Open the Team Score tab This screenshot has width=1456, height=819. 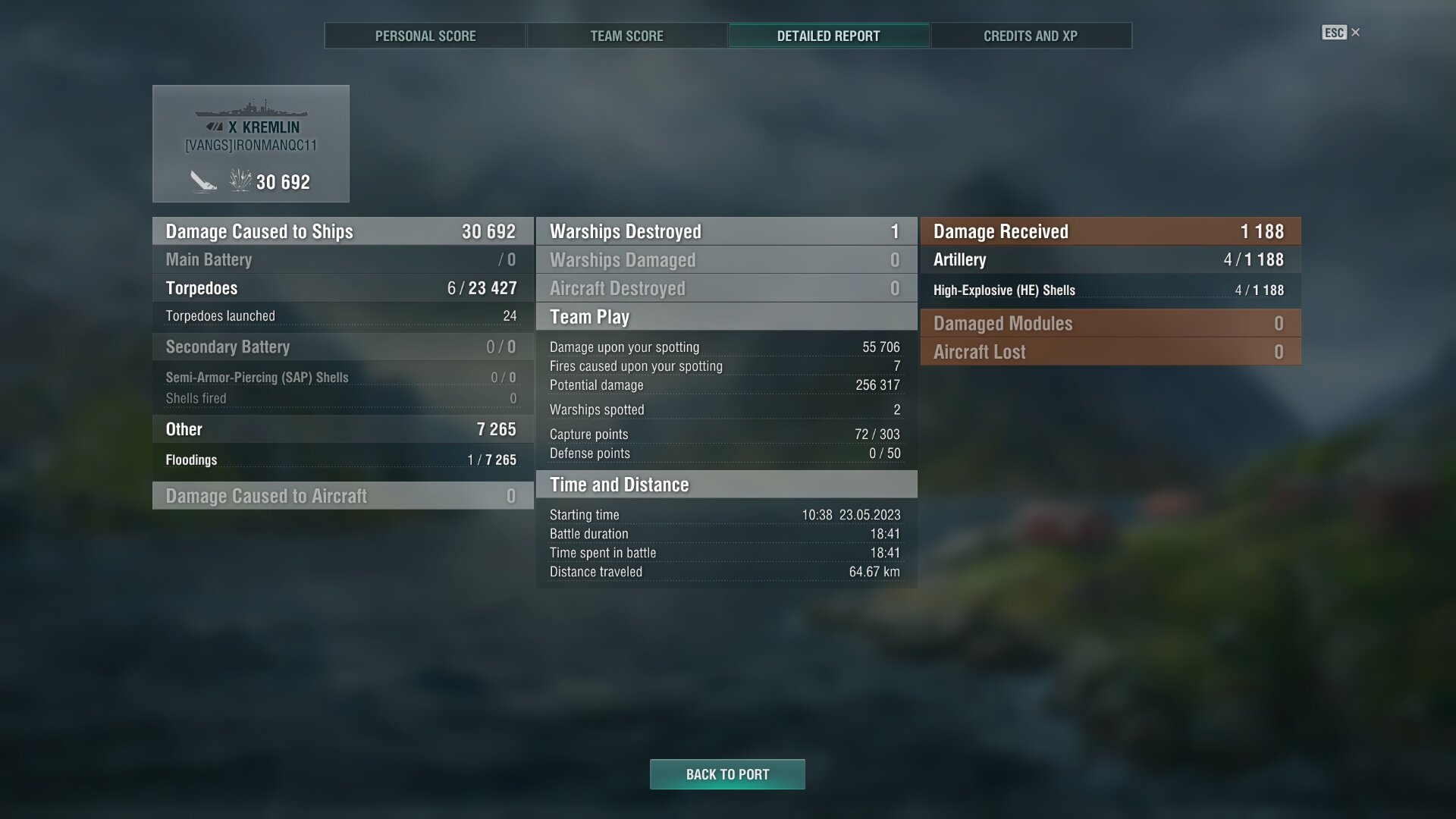coord(626,36)
